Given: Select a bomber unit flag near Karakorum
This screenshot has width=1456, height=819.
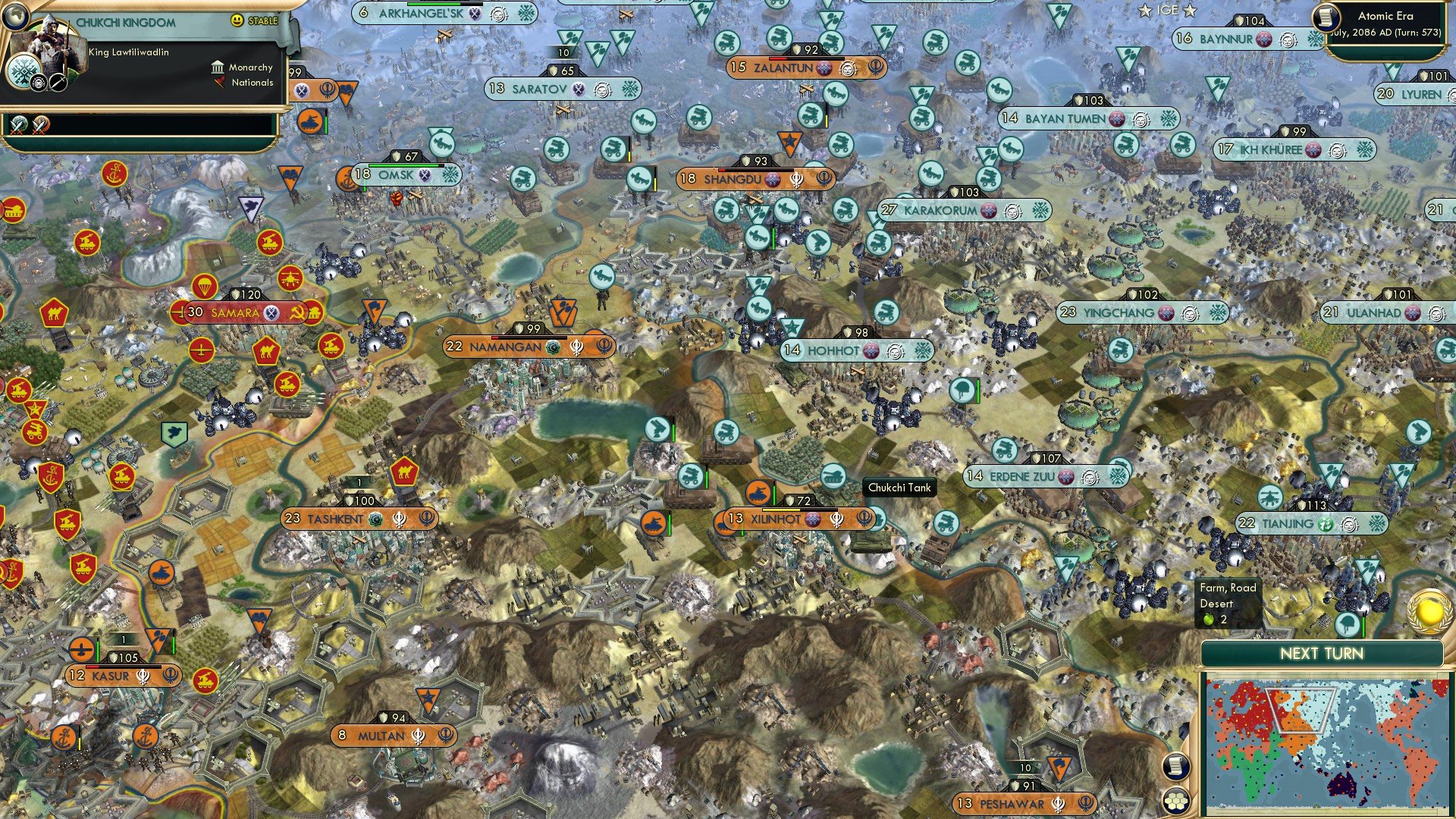Looking at the screenshot, I should [758, 237].
